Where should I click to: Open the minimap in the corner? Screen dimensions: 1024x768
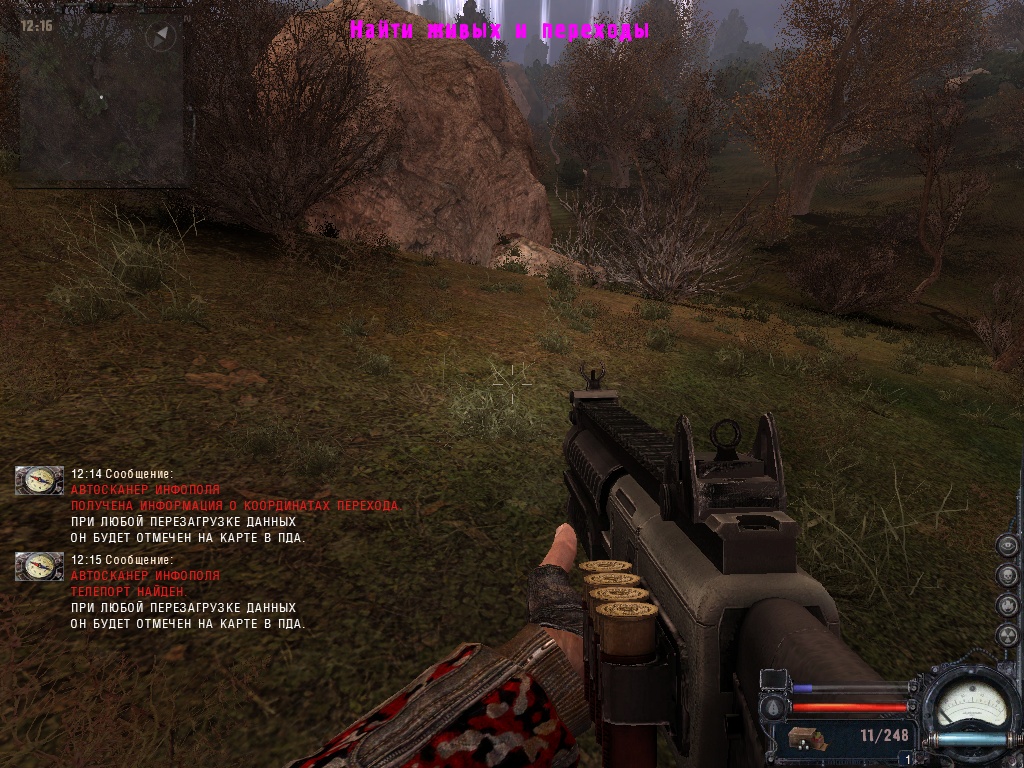point(100,100)
